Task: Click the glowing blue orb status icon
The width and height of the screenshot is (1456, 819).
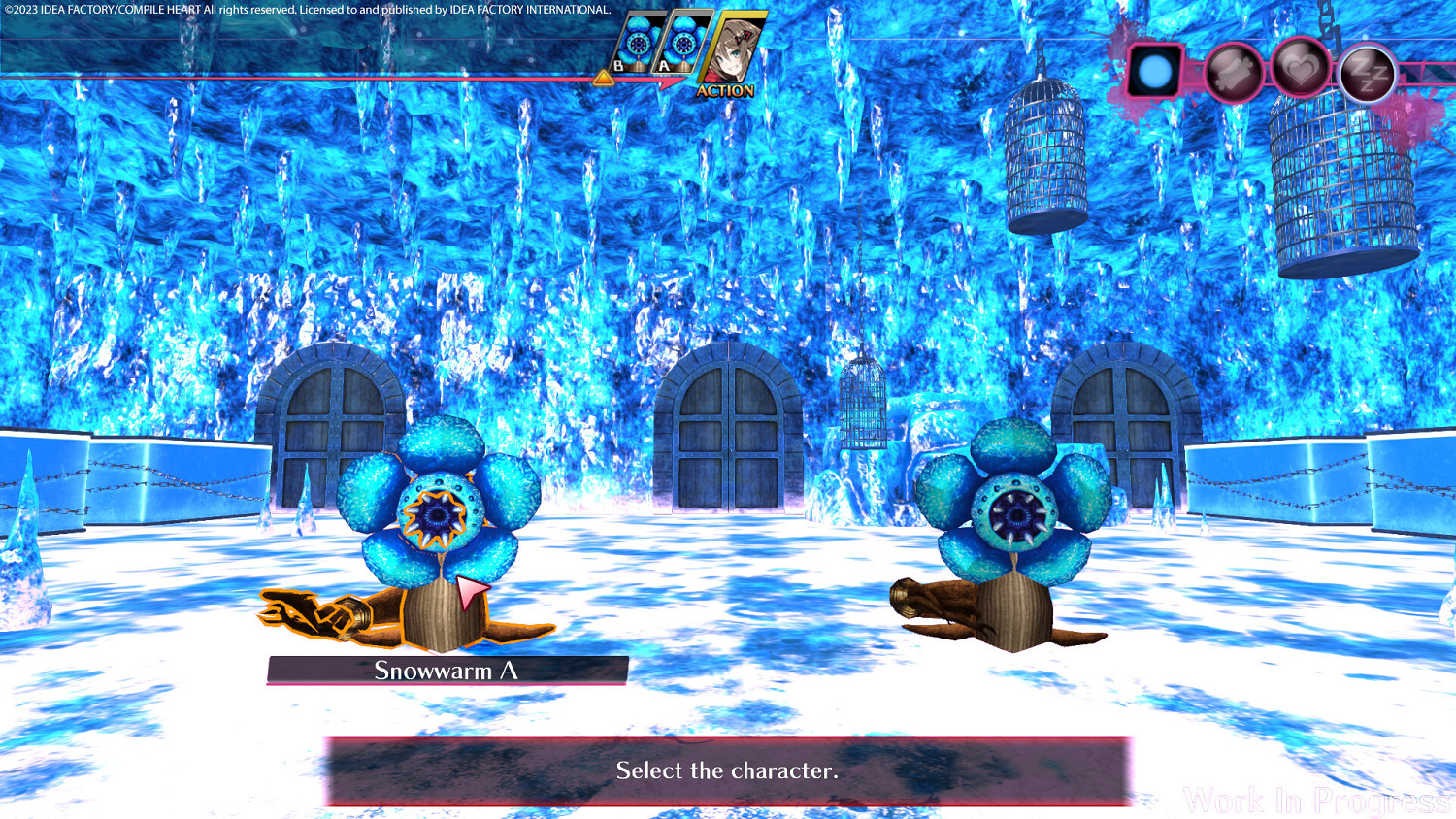Action: coord(1154,69)
